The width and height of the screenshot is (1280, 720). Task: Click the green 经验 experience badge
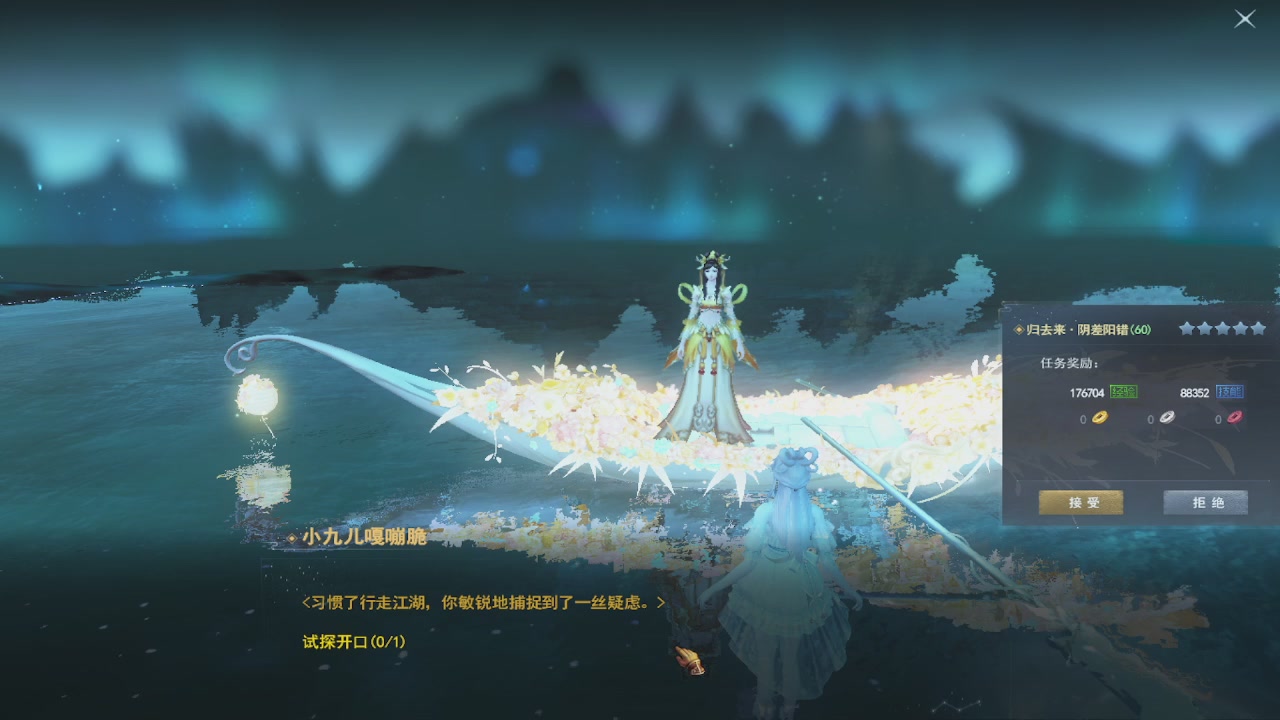1124,390
